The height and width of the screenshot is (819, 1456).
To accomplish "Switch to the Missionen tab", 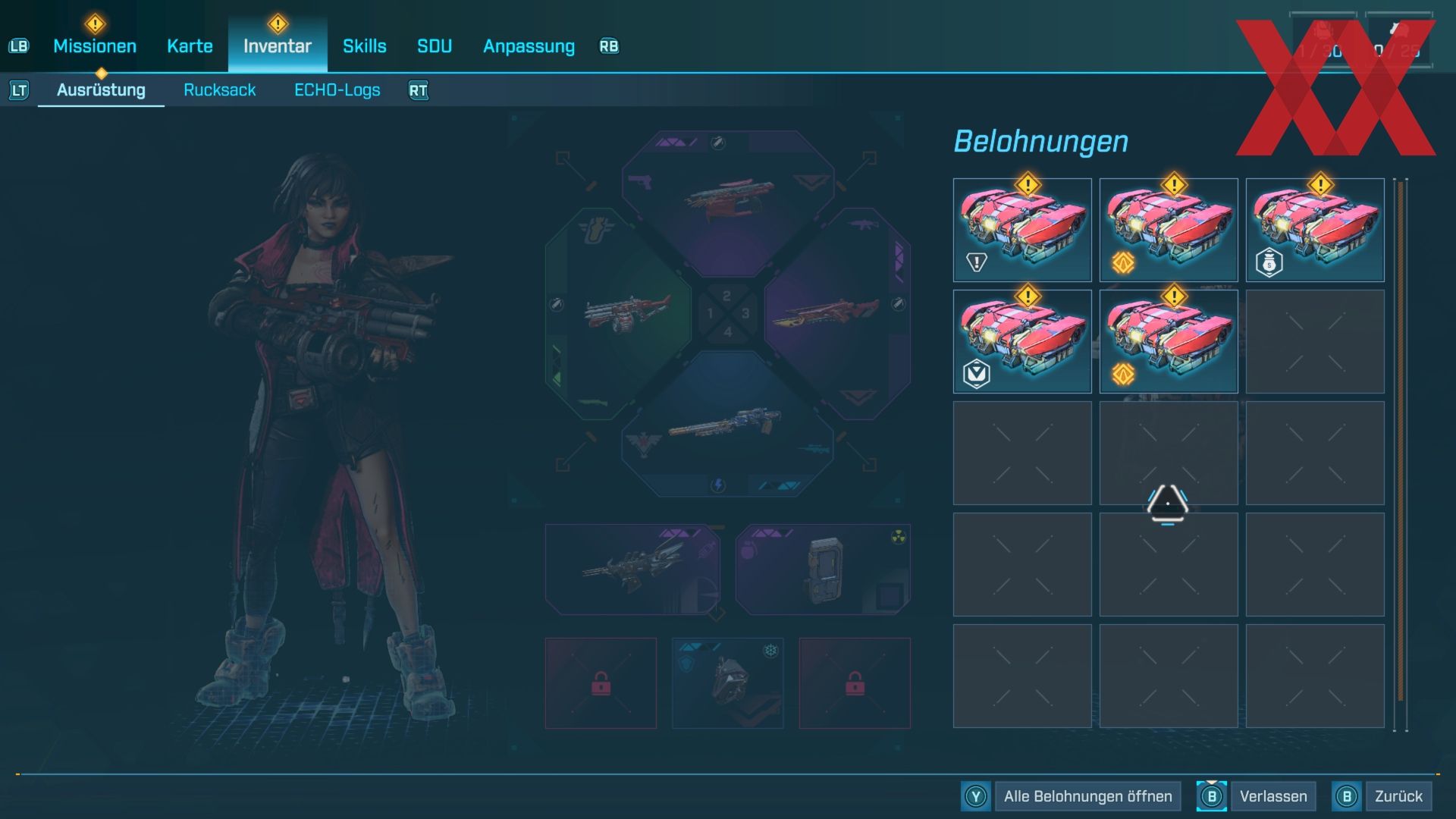I will [x=95, y=46].
